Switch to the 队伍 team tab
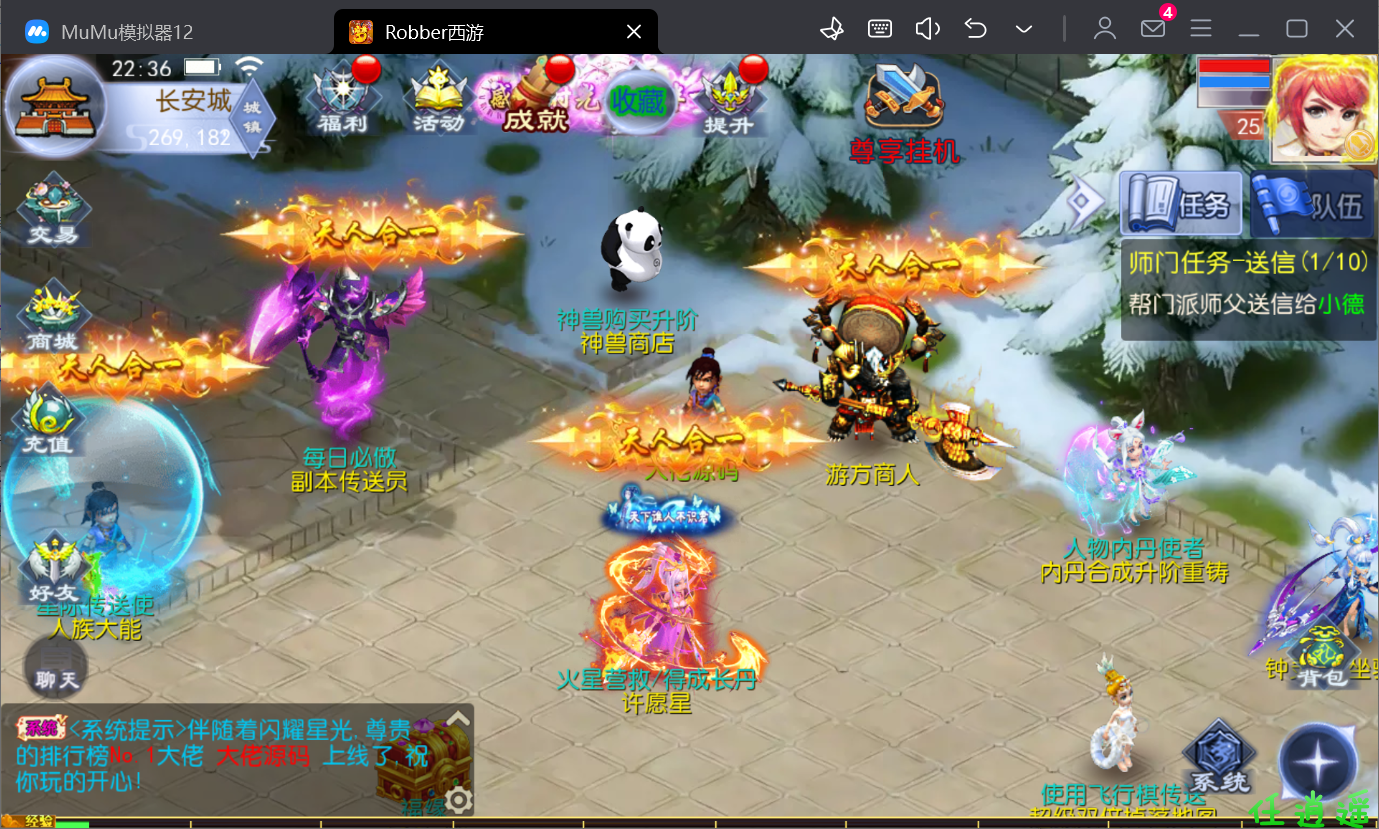 (1311, 205)
